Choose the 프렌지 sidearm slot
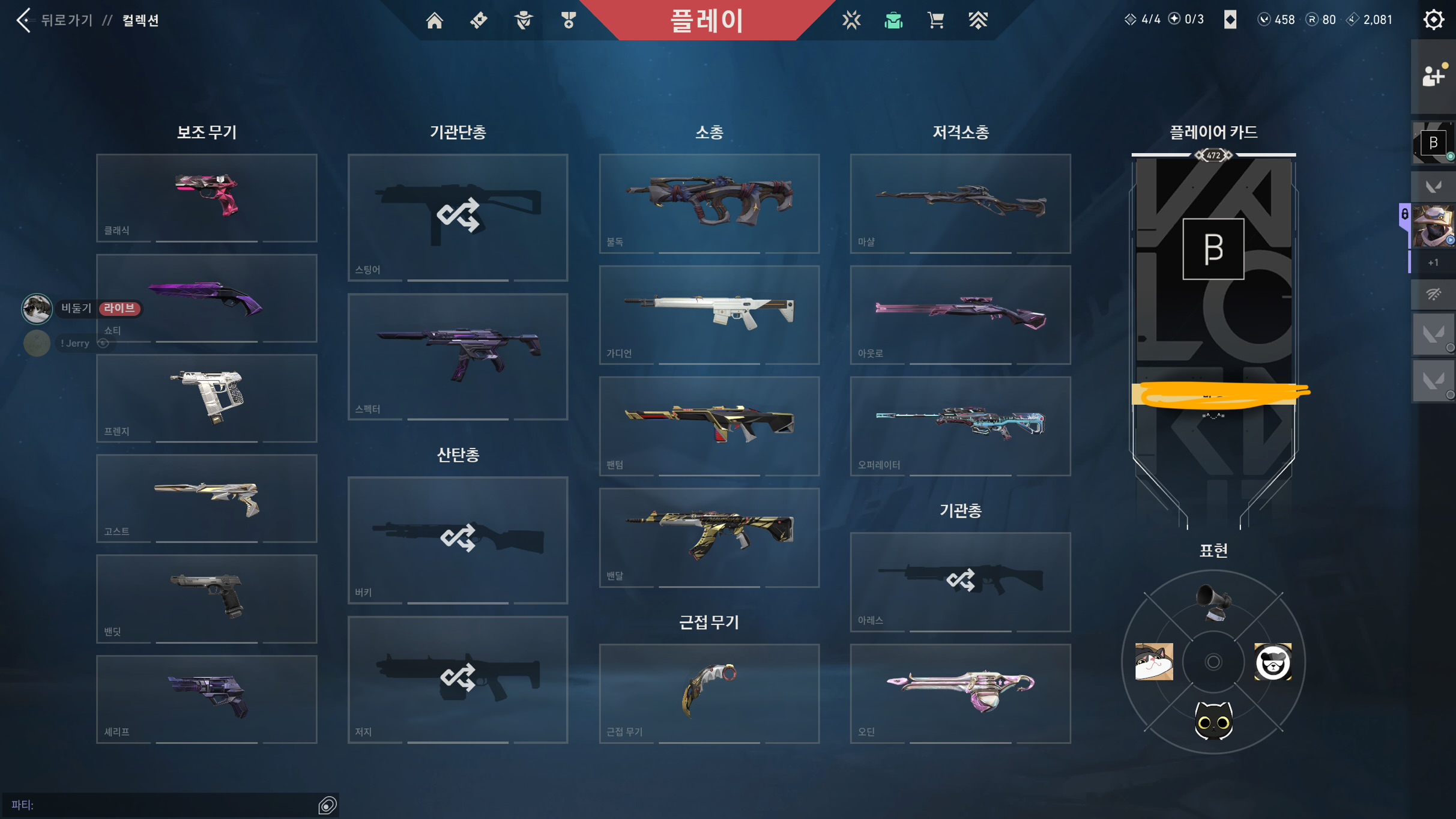1456x819 pixels. pyautogui.click(x=207, y=398)
